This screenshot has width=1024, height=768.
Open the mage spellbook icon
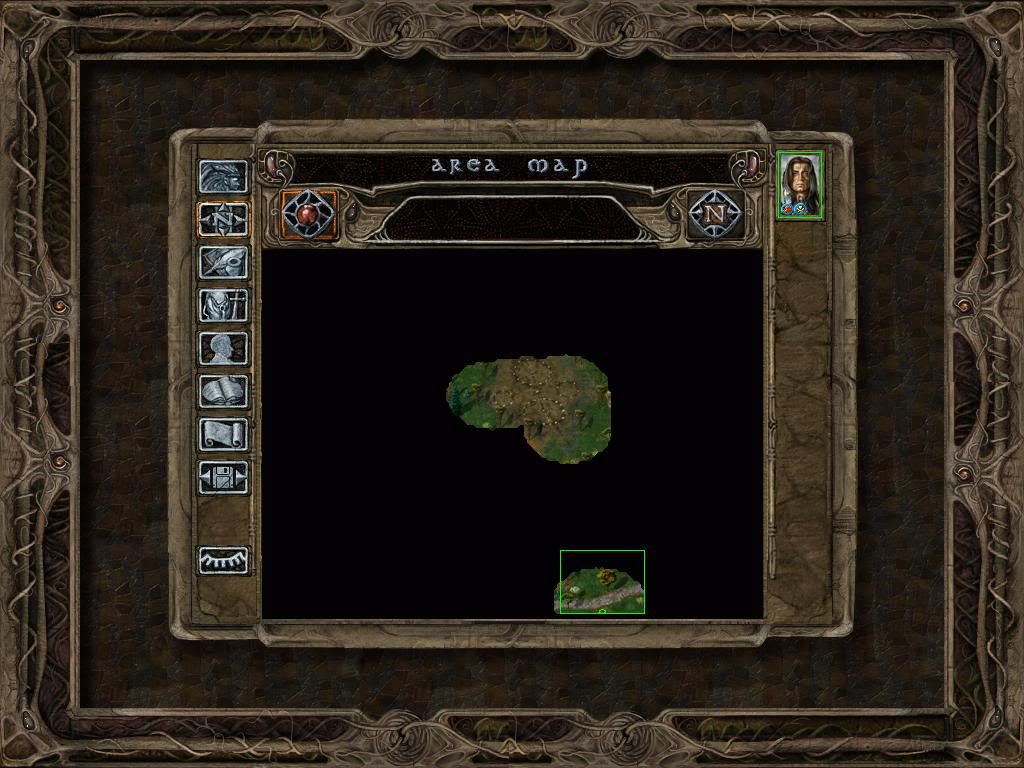pos(223,391)
